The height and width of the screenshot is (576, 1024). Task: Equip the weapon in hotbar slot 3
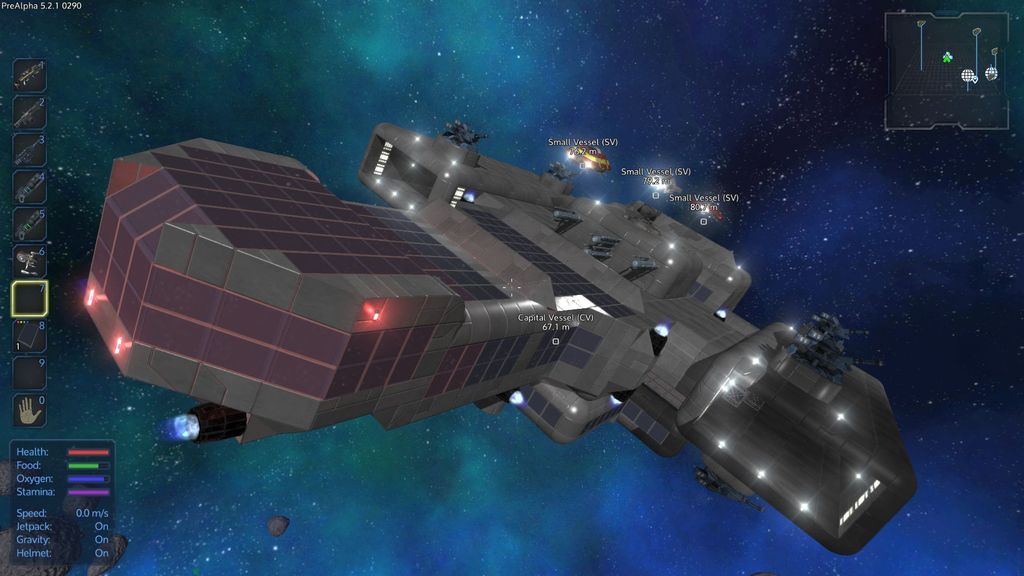click(29, 150)
